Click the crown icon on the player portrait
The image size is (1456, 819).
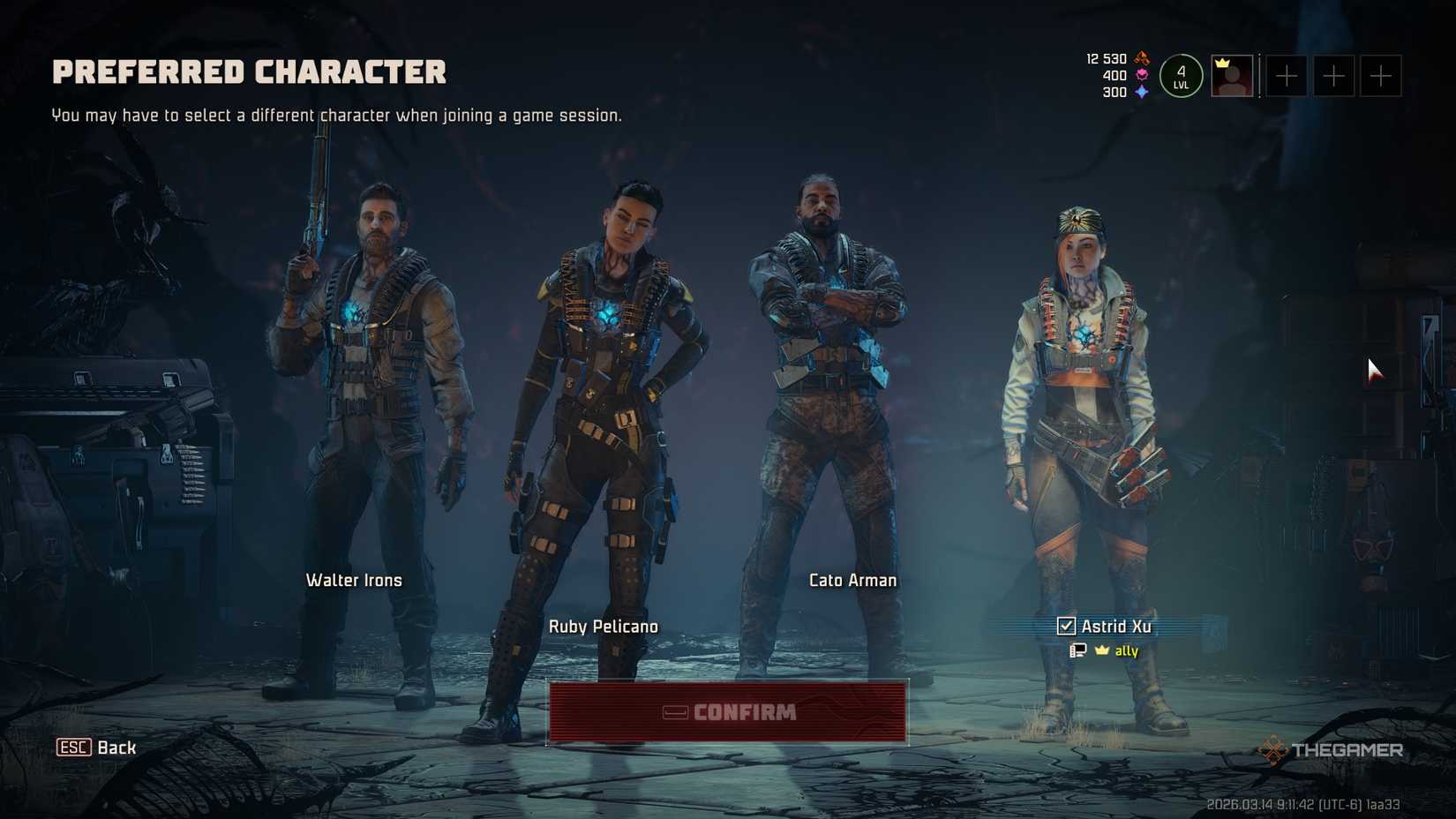(1222, 62)
